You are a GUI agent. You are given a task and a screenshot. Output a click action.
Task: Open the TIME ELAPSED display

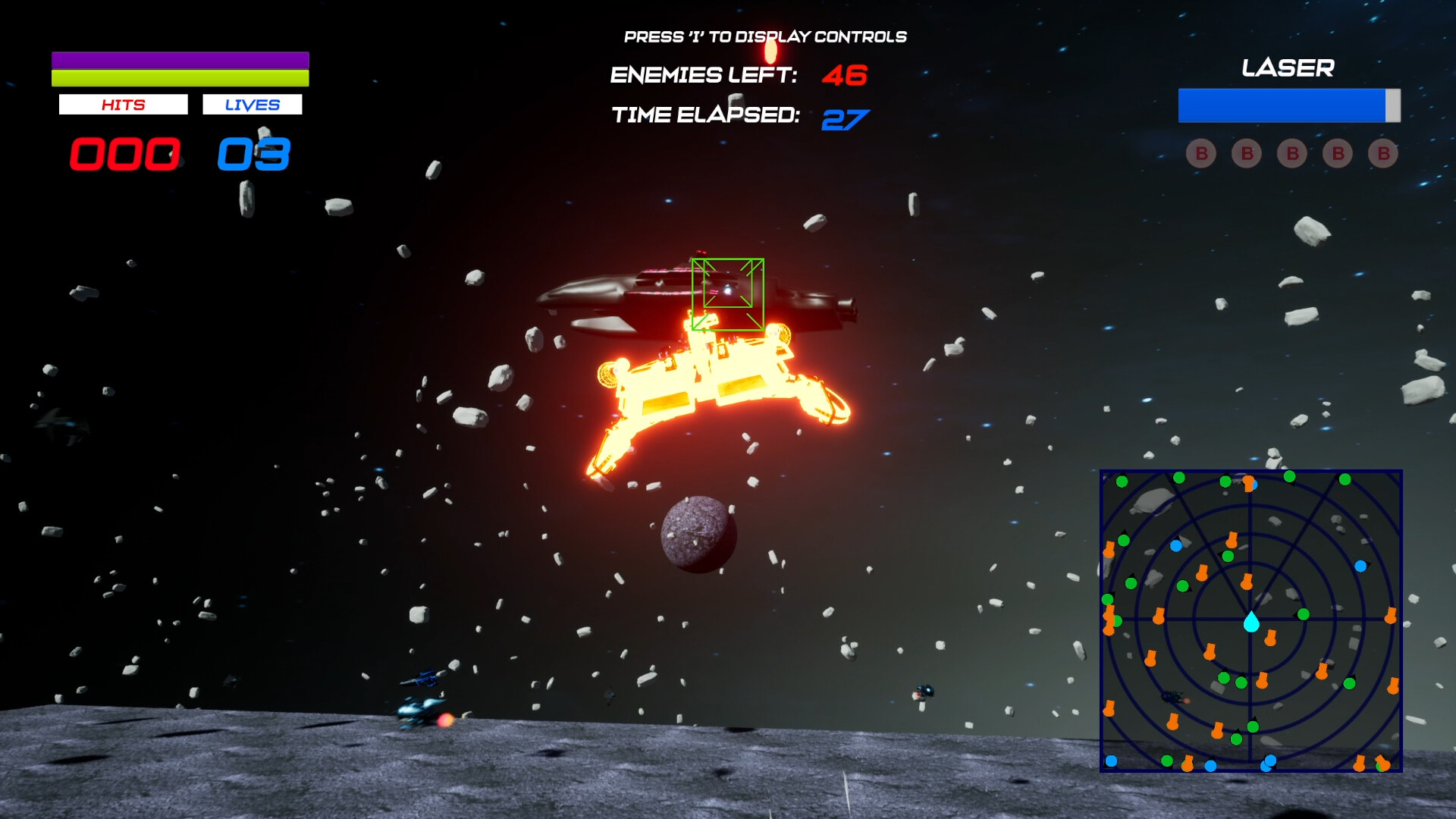tap(707, 117)
